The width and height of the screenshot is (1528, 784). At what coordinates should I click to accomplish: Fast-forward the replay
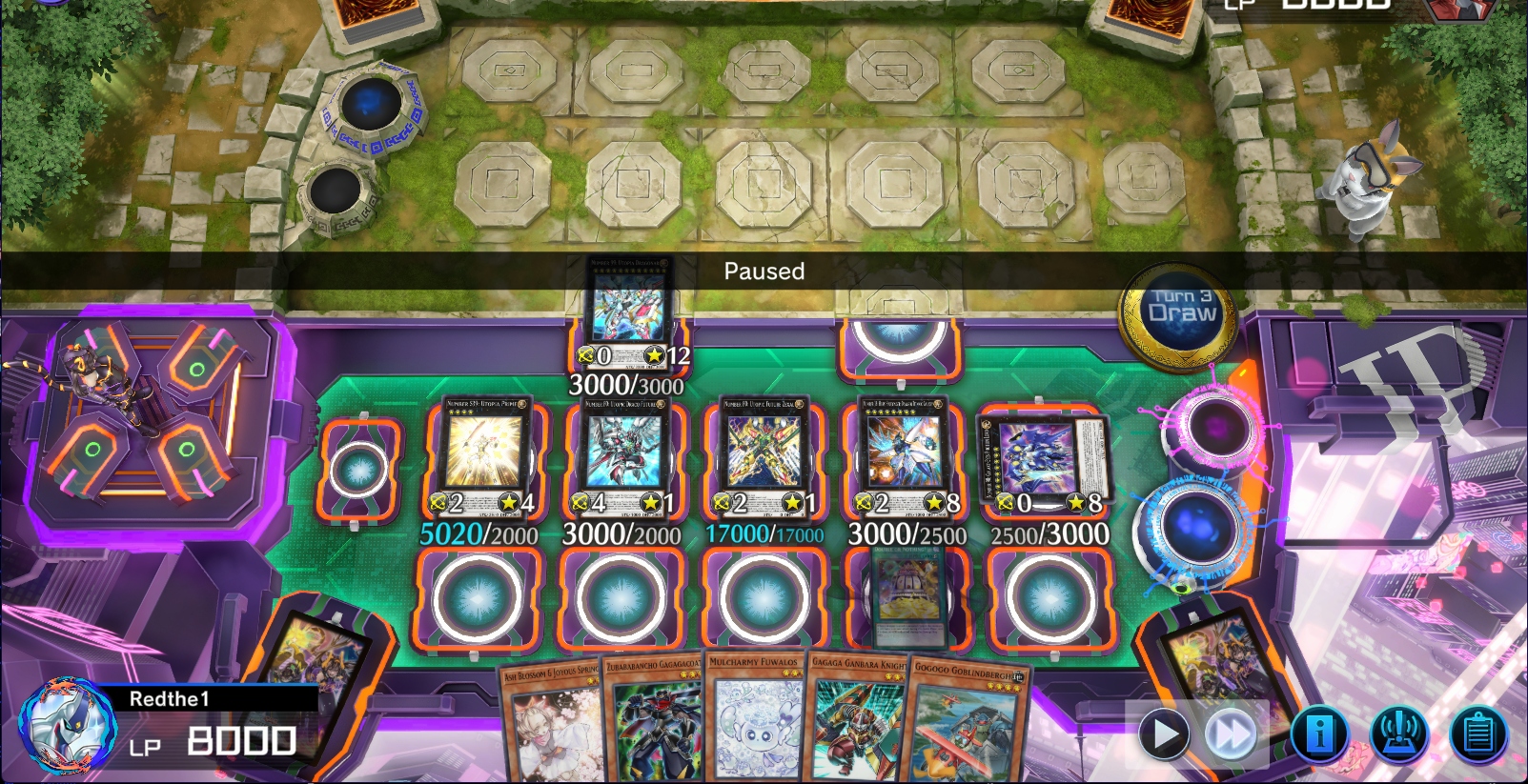(1231, 734)
